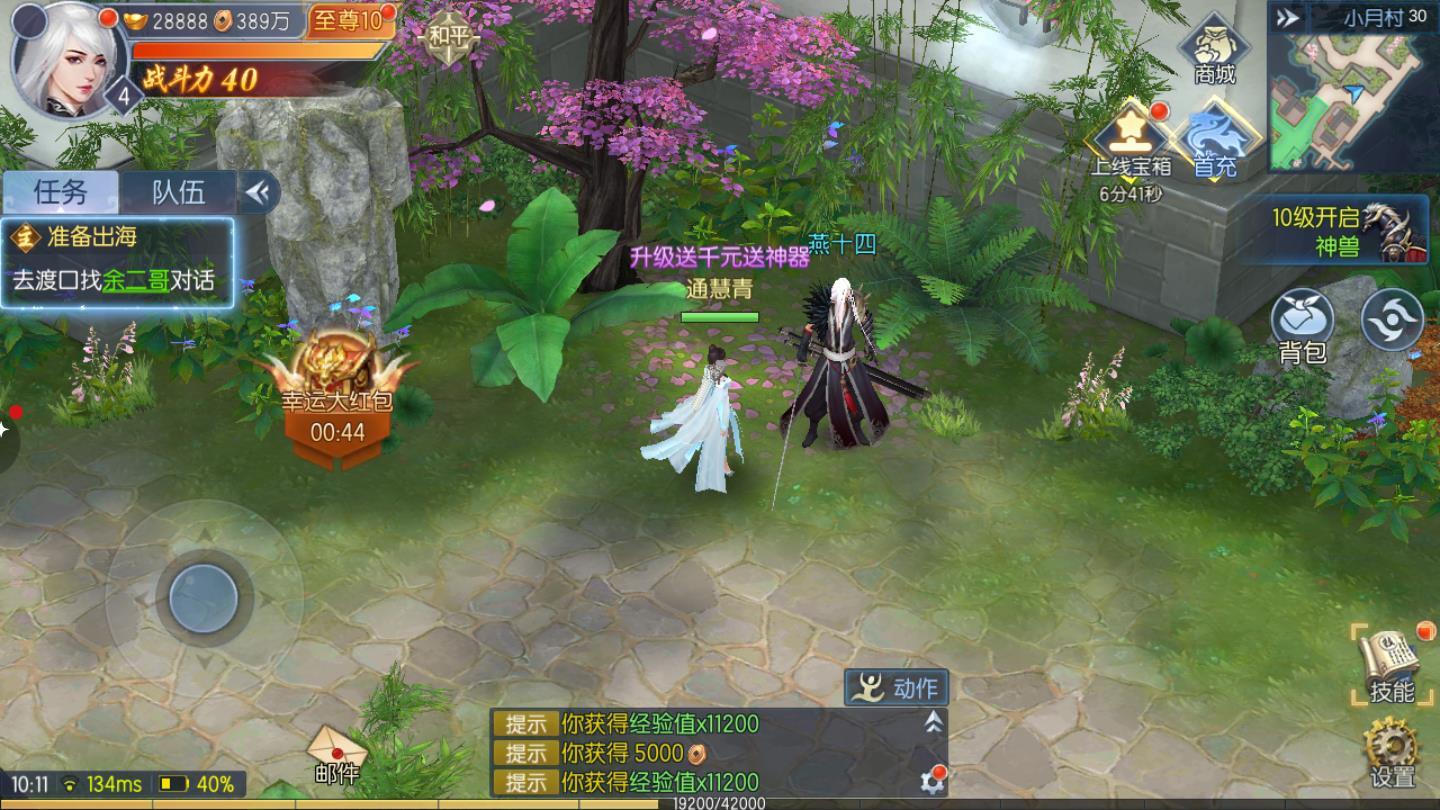
Task: View the 10级开启 神兽 banner
Action: 1345,232
